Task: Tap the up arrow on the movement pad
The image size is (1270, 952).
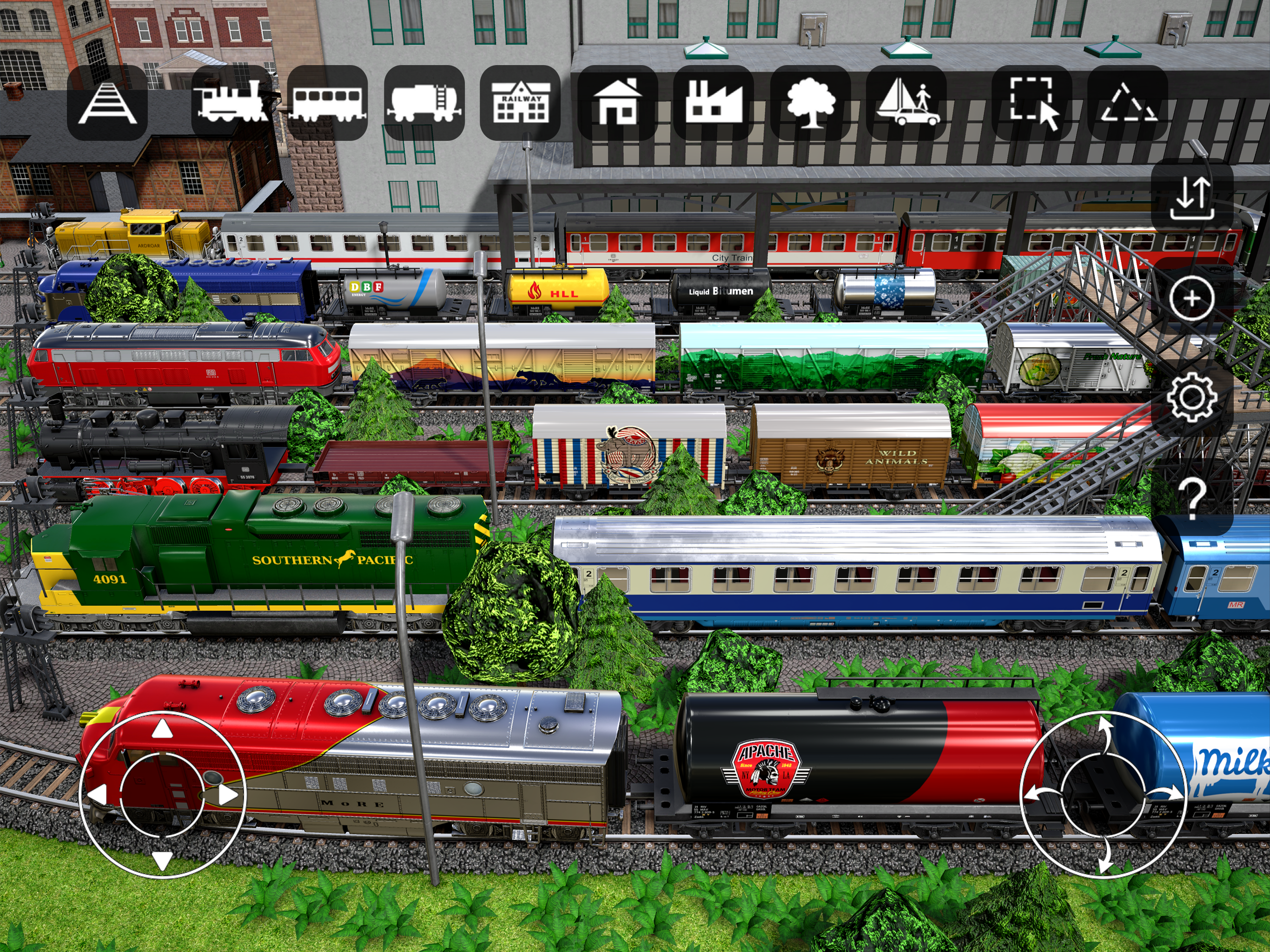Action: [x=162, y=729]
